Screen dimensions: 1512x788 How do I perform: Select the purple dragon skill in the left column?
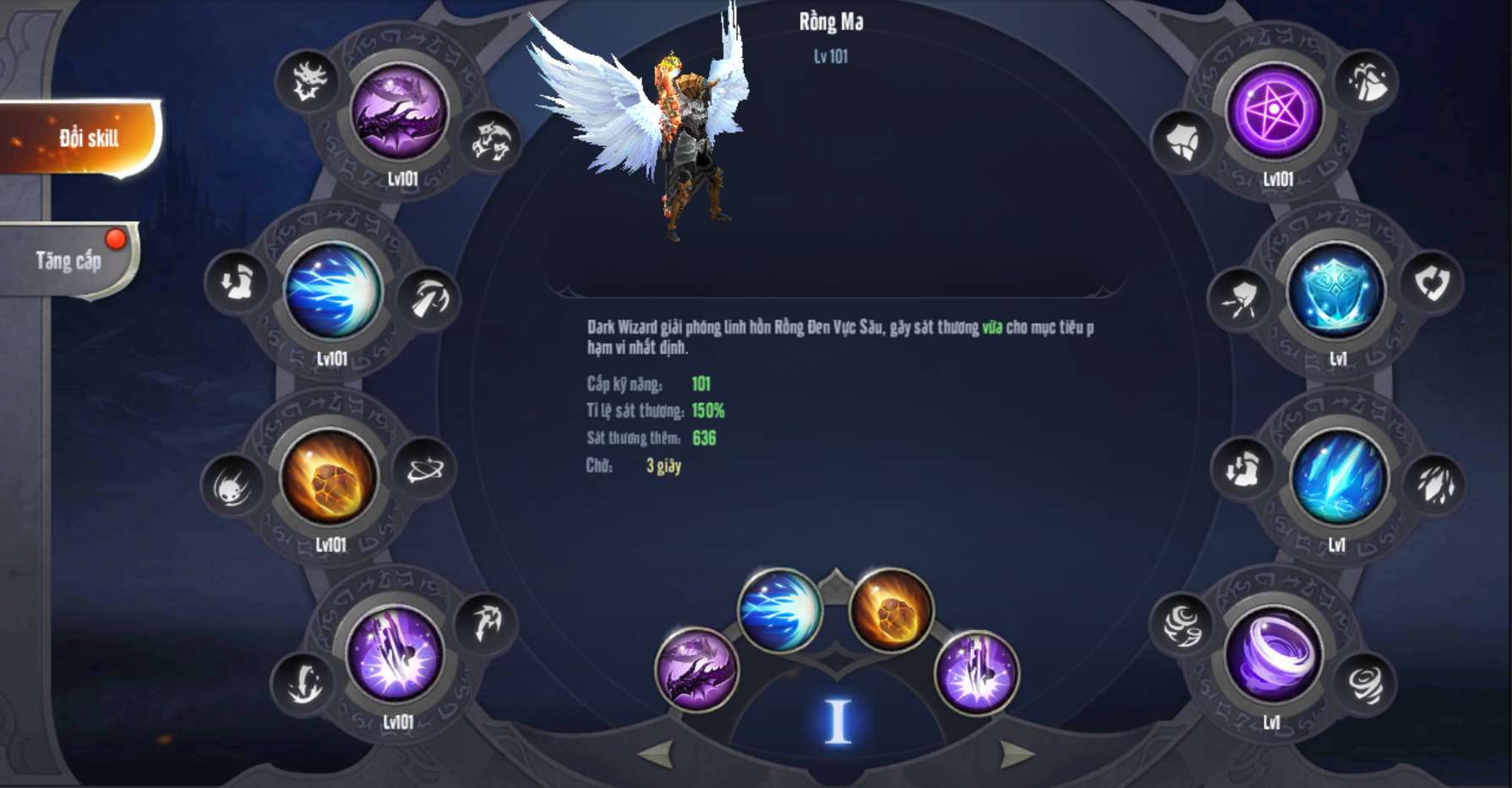(399, 112)
